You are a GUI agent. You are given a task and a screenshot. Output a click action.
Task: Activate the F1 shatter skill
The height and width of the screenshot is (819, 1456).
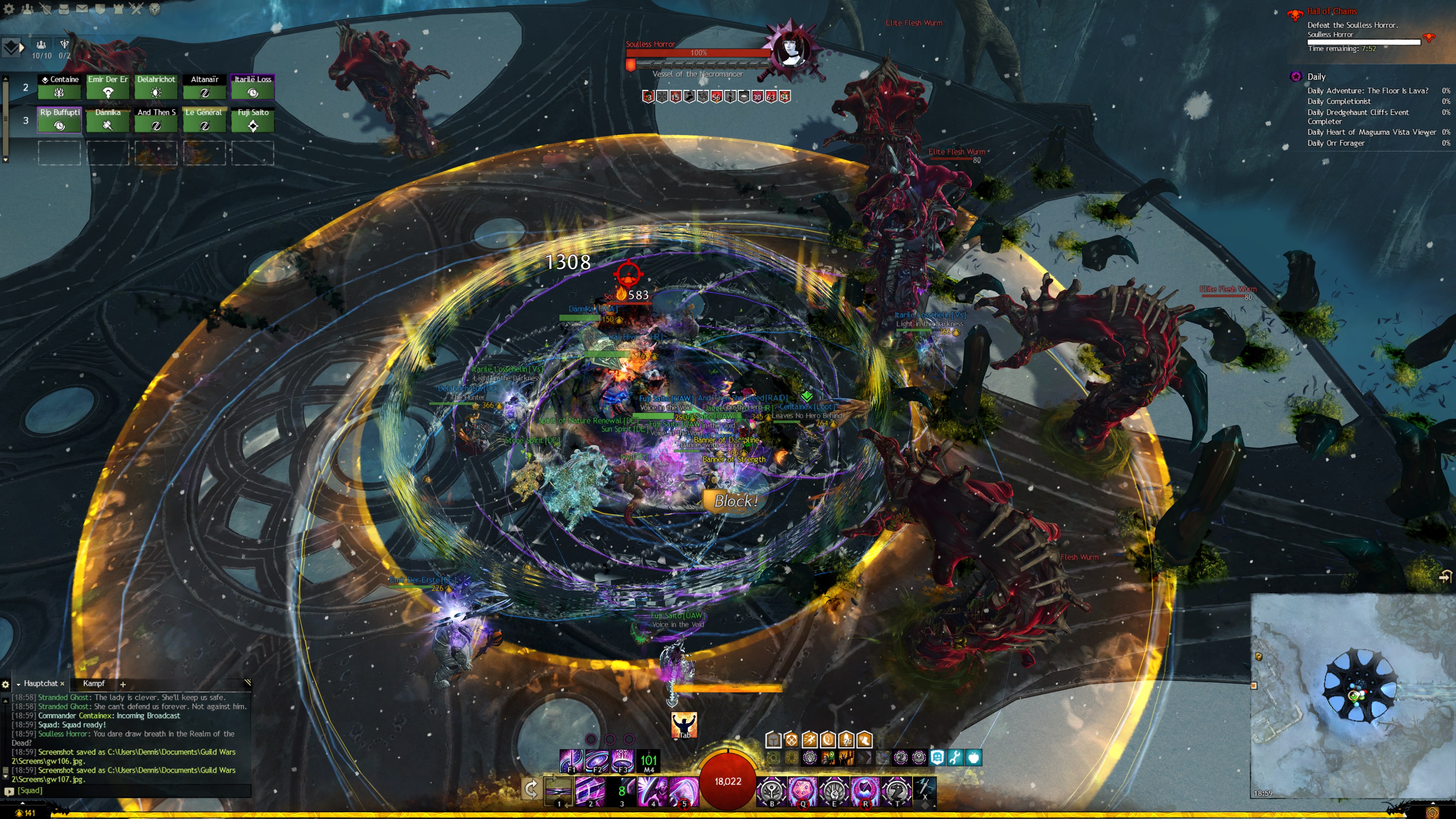571,759
